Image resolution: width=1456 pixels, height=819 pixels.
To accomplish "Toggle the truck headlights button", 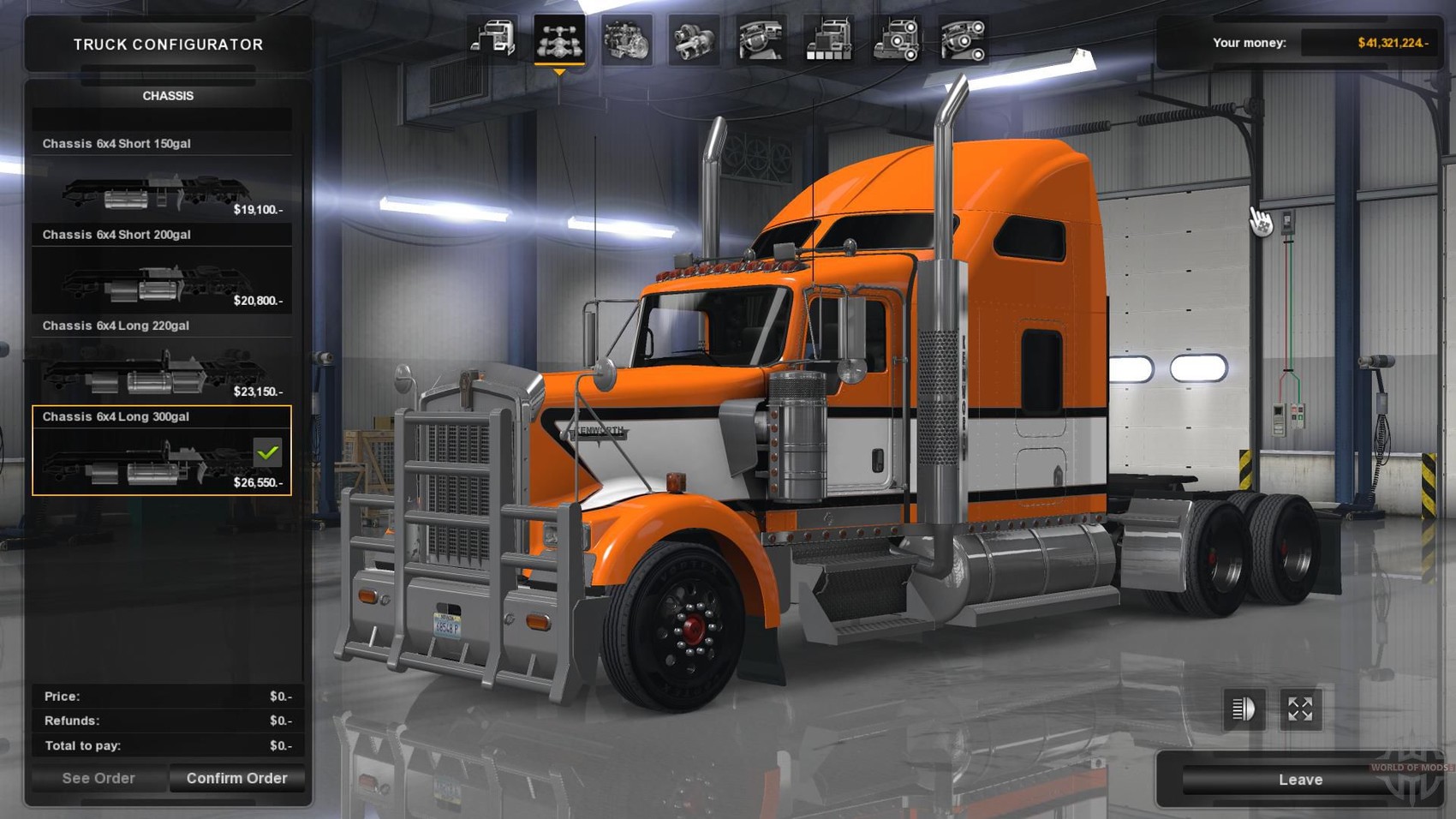I will (x=1244, y=709).
